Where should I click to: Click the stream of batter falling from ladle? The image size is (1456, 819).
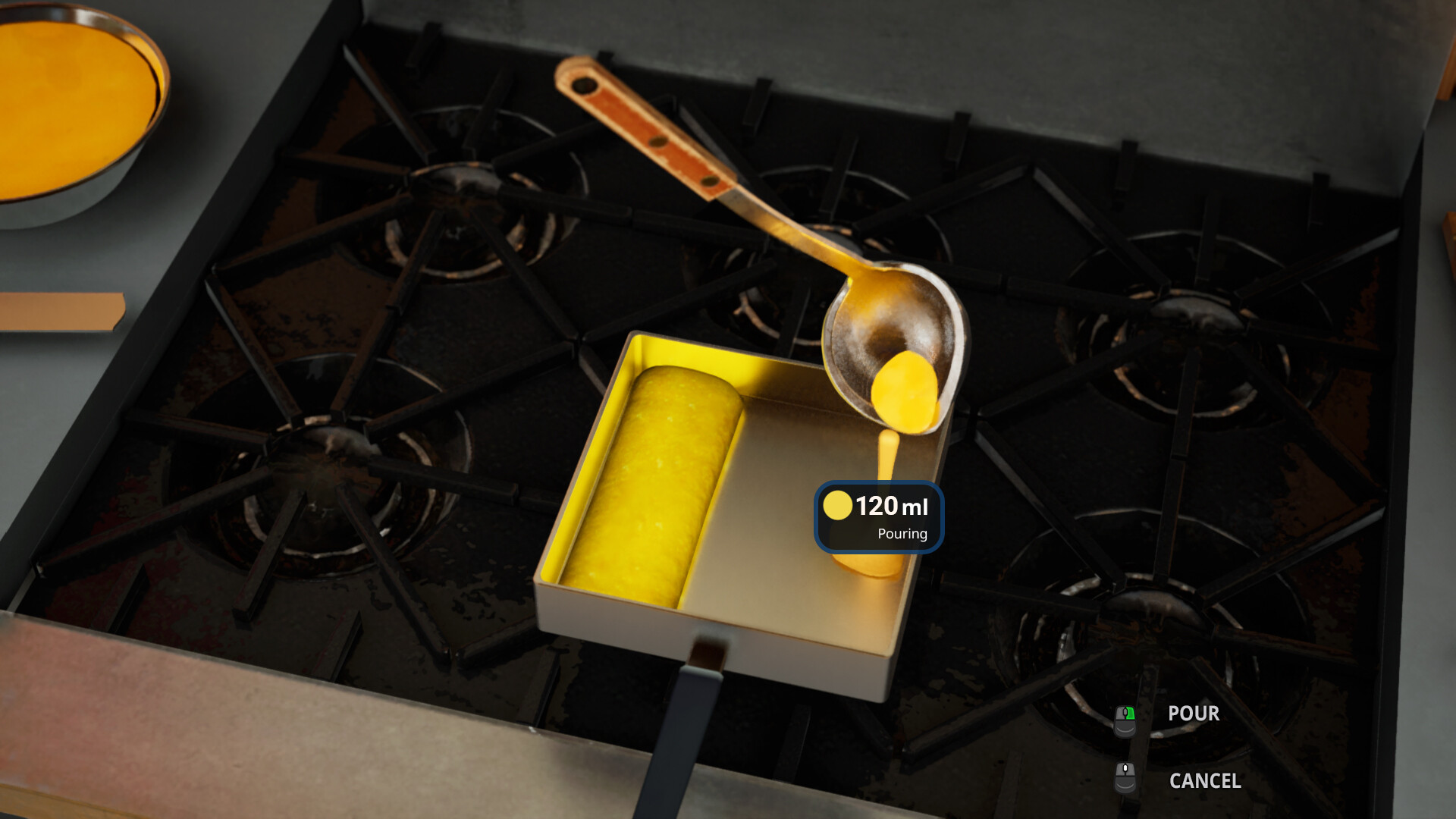(x=887, y=455)
